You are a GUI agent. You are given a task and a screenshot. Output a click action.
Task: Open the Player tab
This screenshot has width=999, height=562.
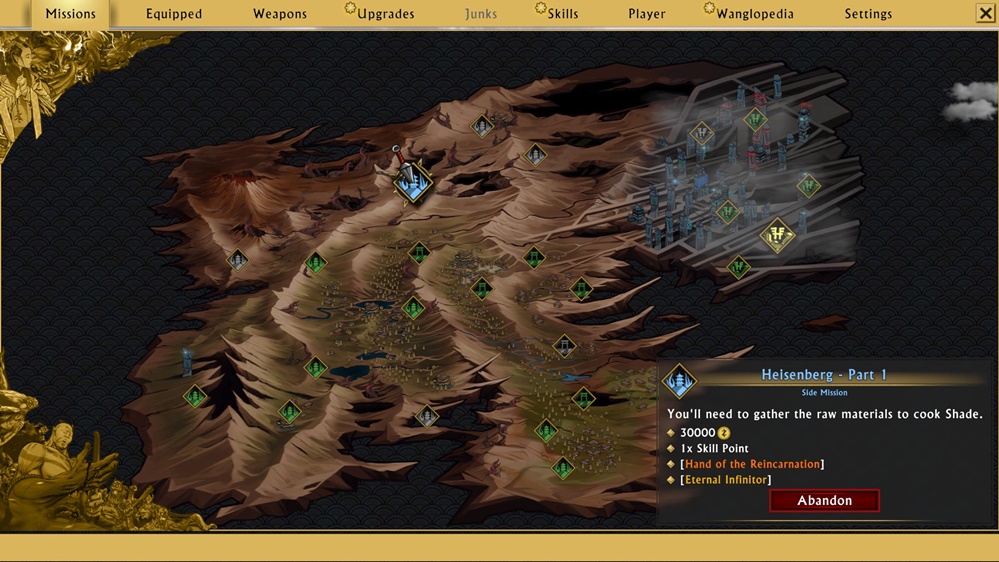647,14
